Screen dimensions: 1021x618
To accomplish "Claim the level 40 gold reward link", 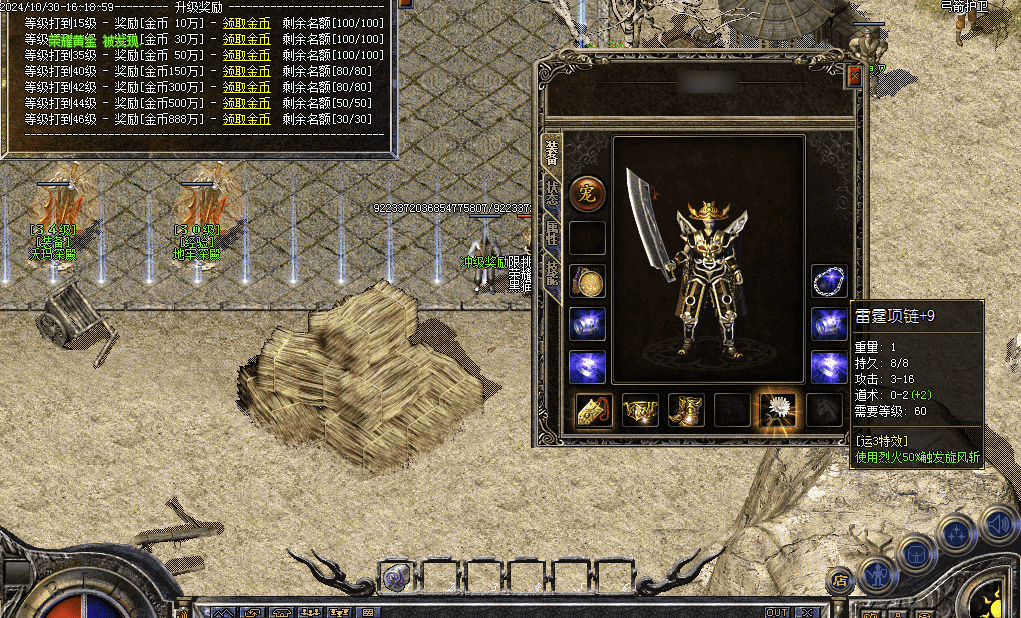I will (x=246, y=71).
